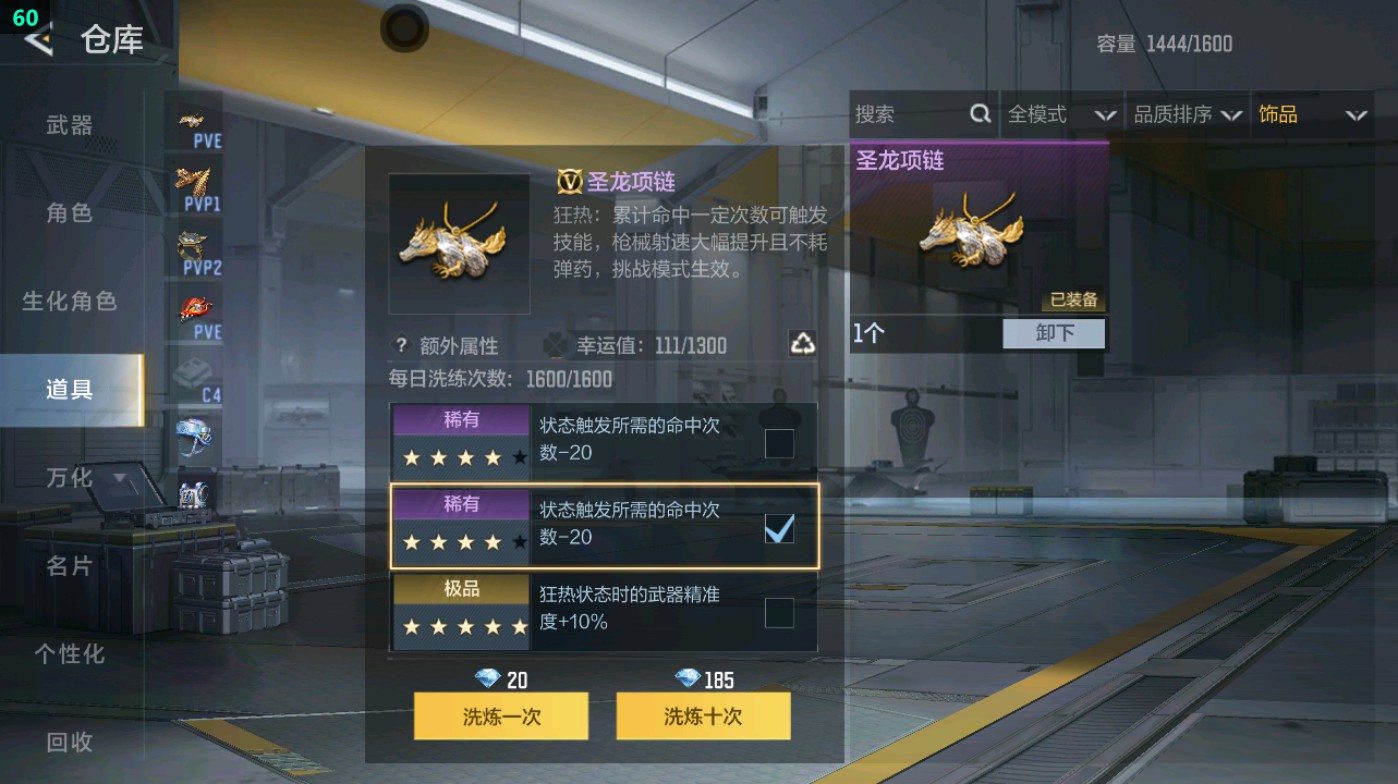Click the 卸下 unequip button
The height and width of the screenshot is (784, 1398).
point(1054,333)
